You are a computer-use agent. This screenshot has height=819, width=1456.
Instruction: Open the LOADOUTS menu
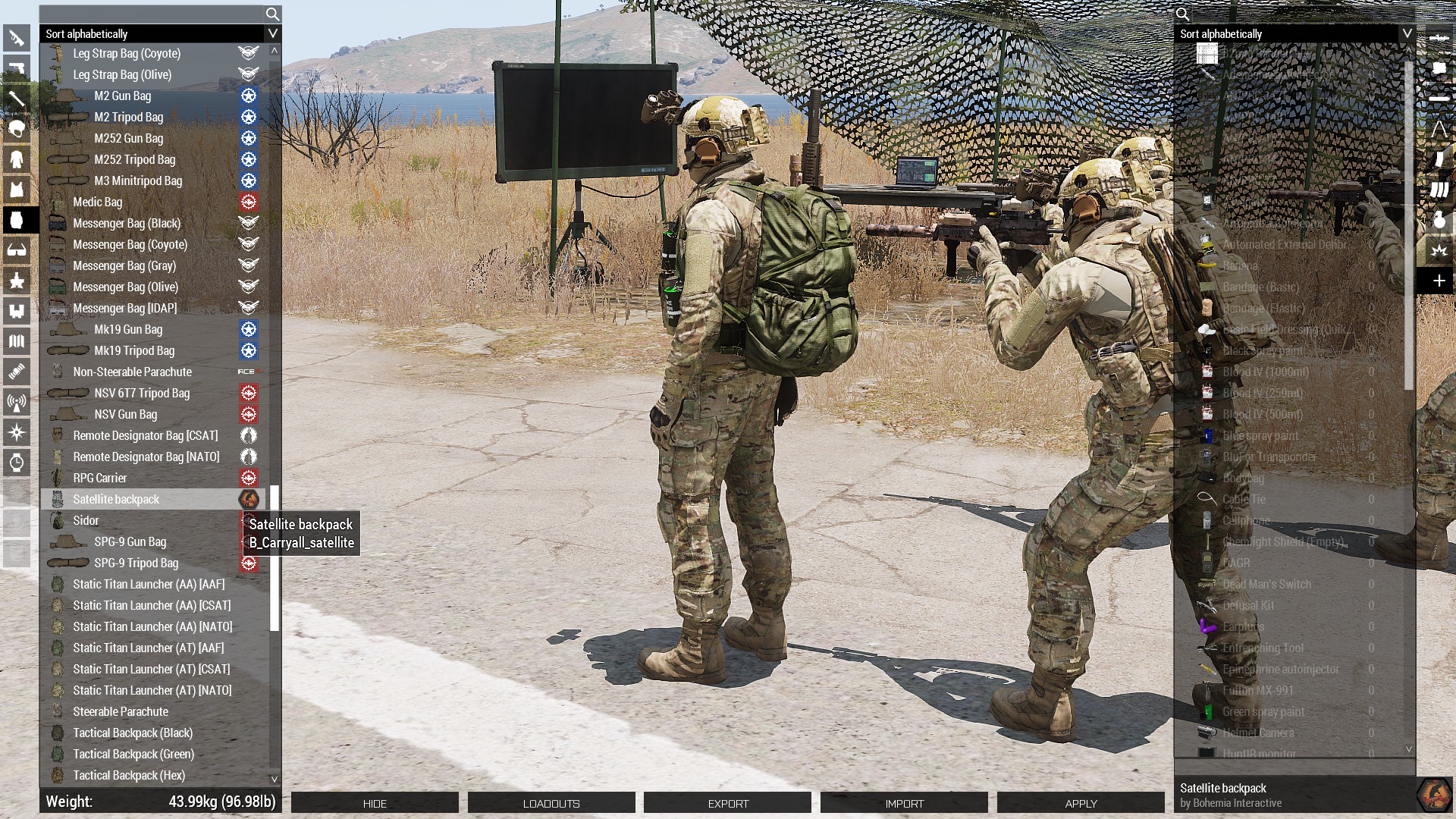click(x=551, y=803)
